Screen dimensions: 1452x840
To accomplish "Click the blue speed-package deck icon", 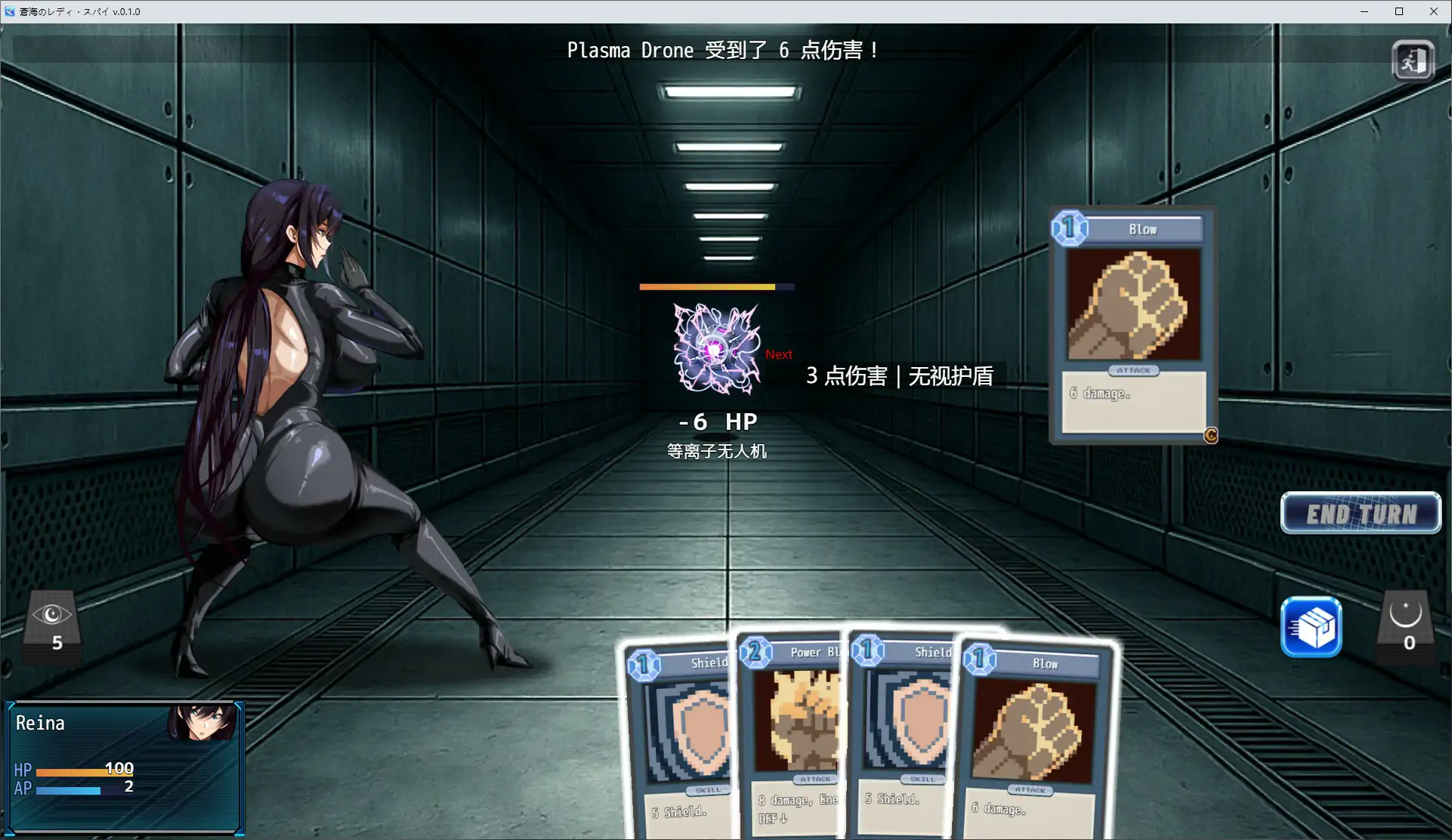I will pos(1312,628).
